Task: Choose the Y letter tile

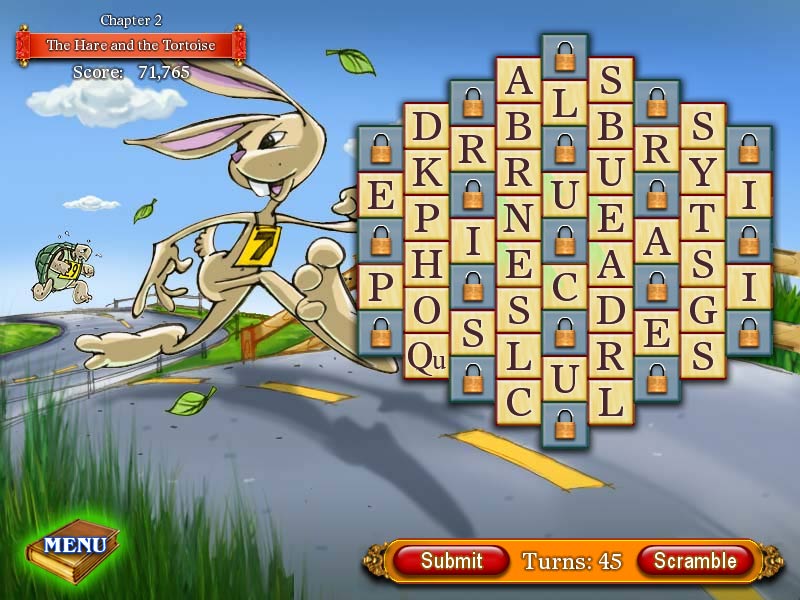Action: 703,172
